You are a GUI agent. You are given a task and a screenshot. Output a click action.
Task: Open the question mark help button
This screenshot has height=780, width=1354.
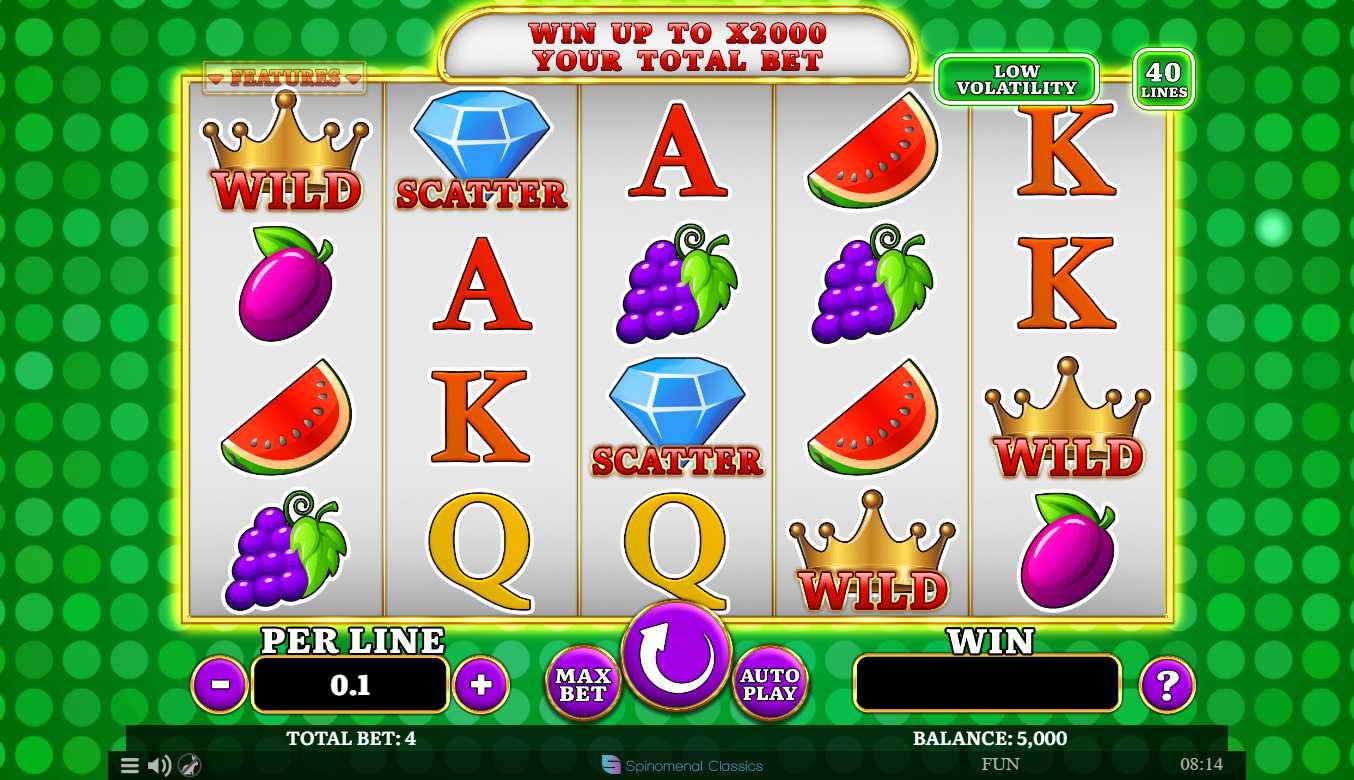coord(1167,685)
